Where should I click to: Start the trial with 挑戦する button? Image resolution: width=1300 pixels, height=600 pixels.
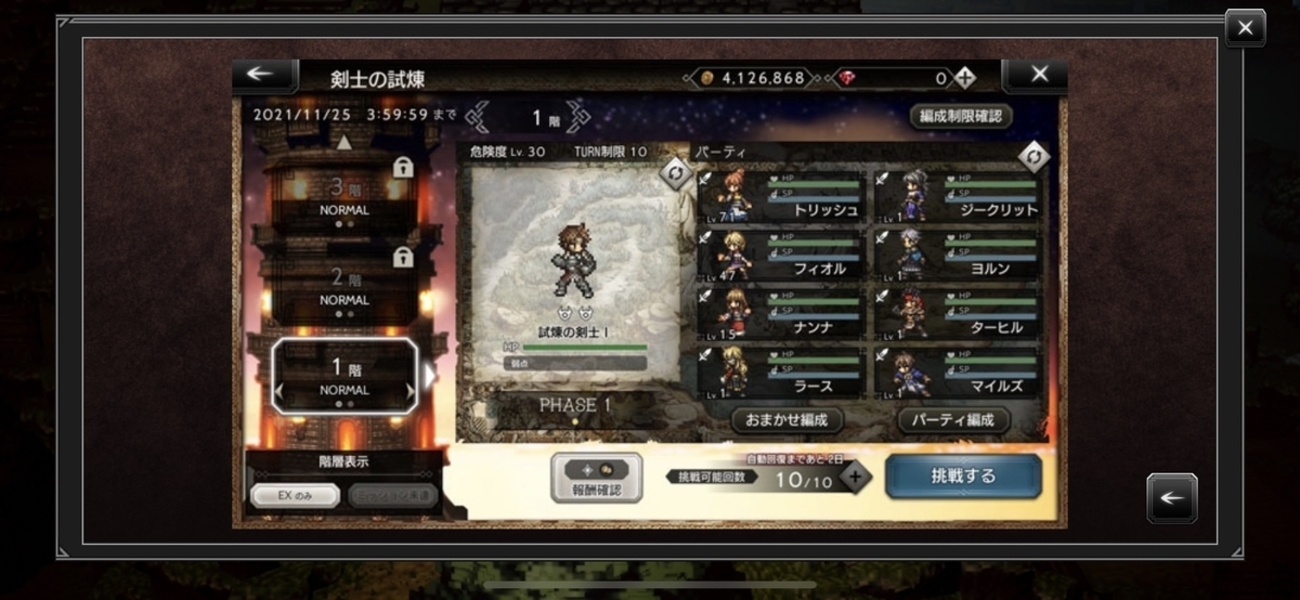point(963,477)
